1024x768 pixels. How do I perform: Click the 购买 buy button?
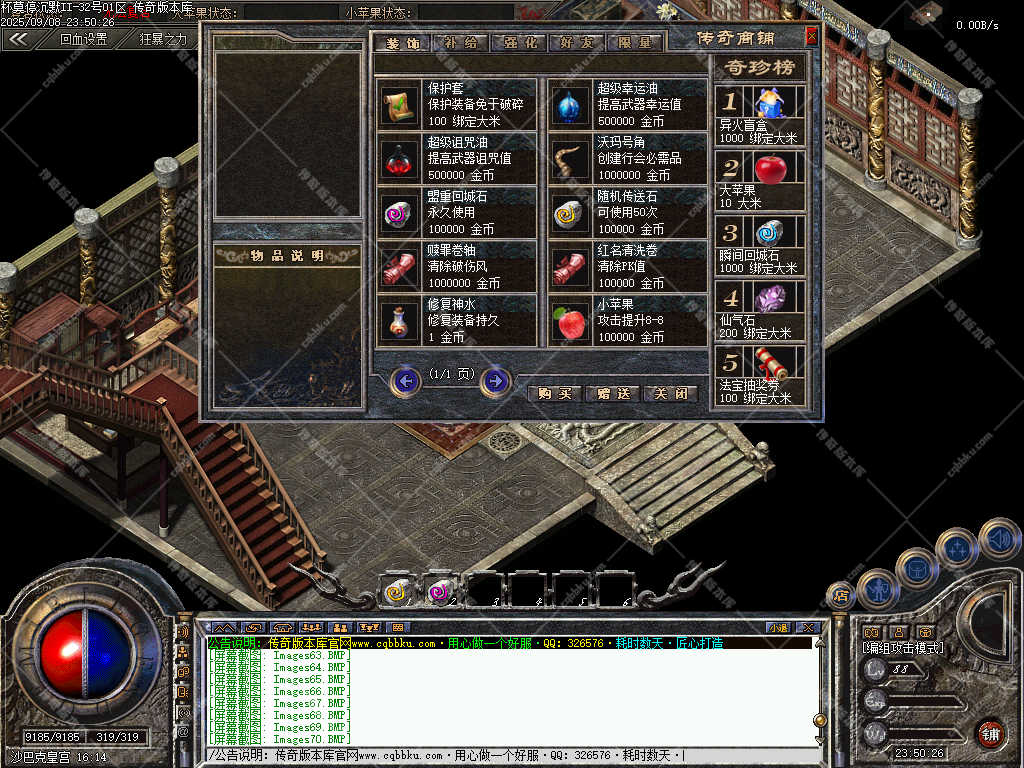555,393
